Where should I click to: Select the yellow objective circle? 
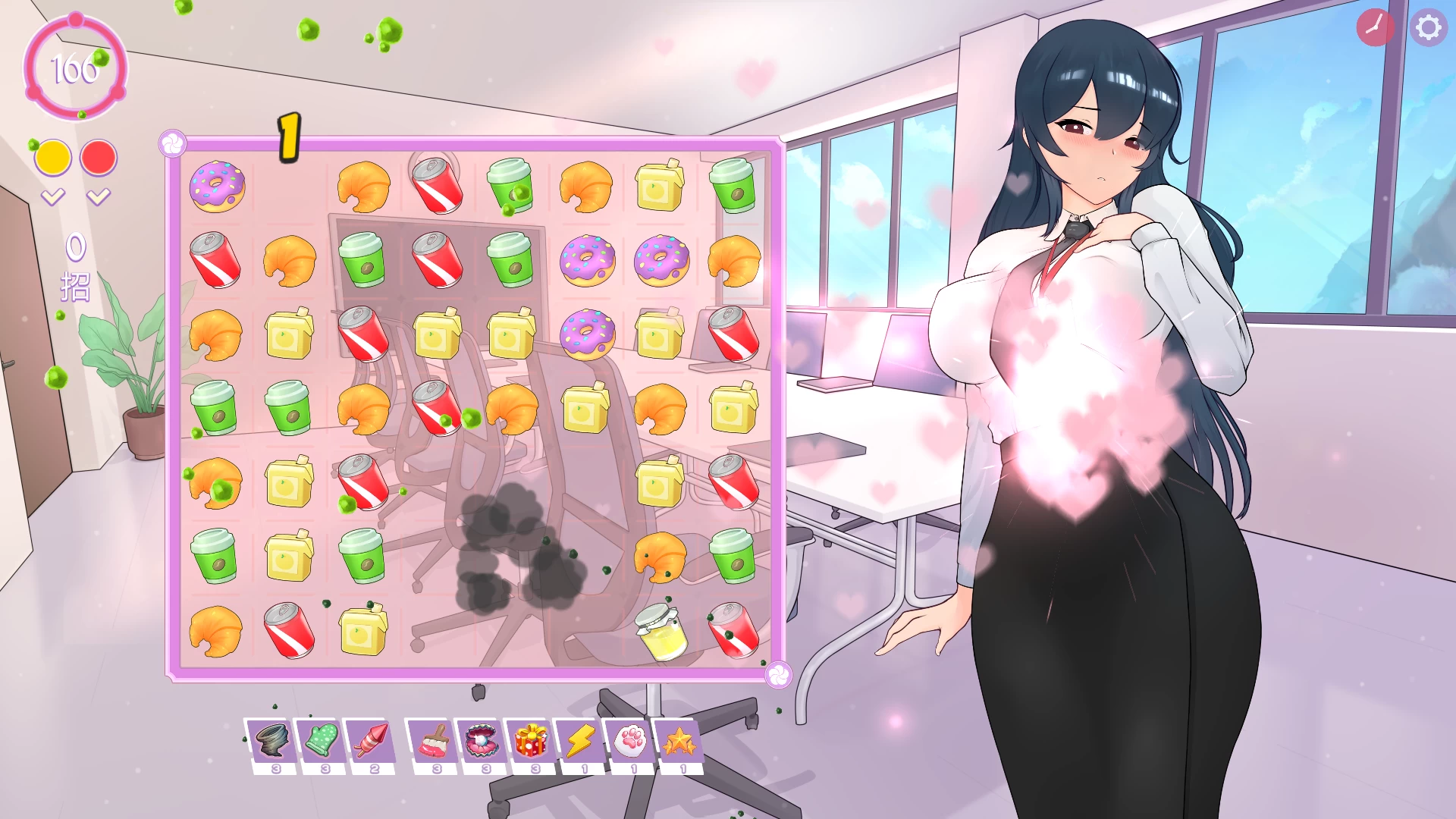[x=52, y=157]
